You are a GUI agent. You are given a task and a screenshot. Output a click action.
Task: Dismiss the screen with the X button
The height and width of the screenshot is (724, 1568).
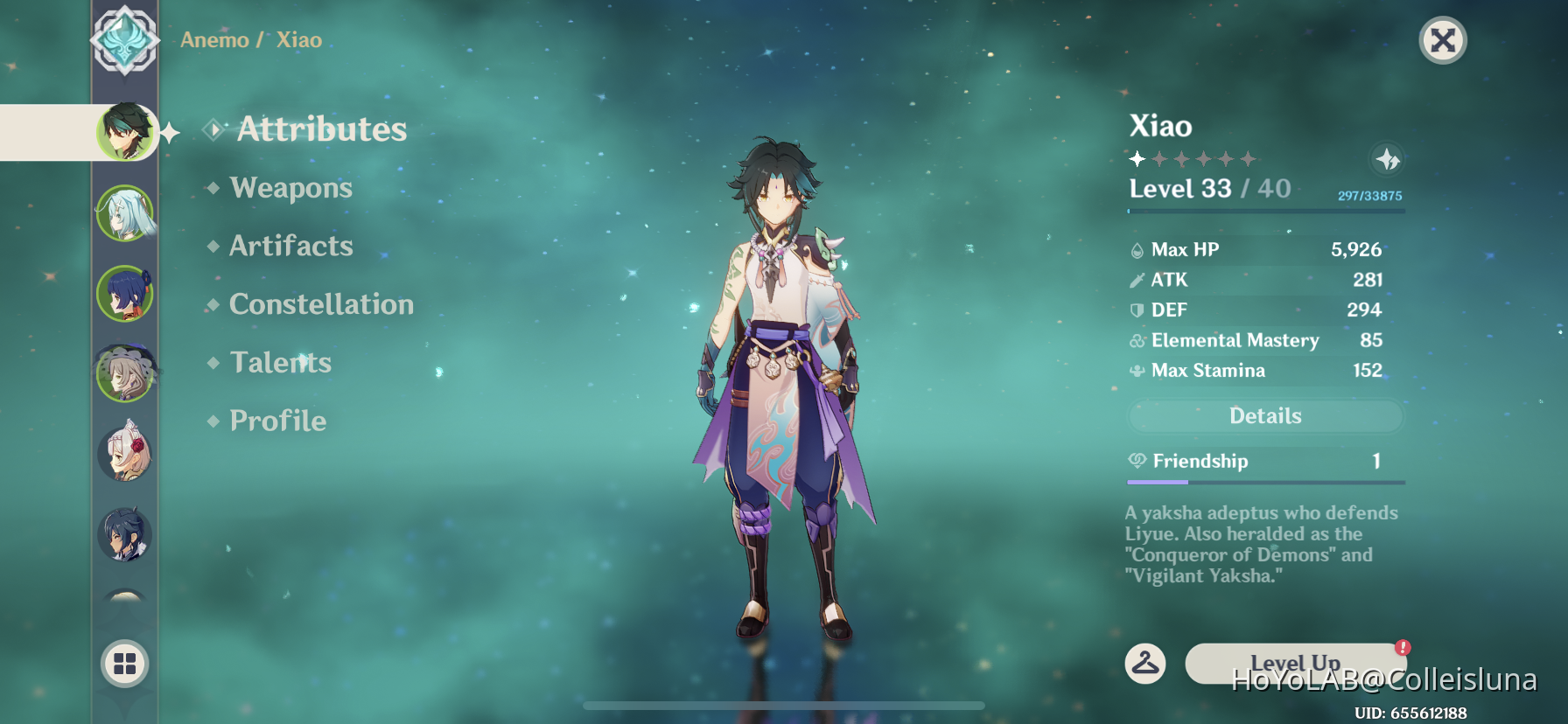[1444, 40]
